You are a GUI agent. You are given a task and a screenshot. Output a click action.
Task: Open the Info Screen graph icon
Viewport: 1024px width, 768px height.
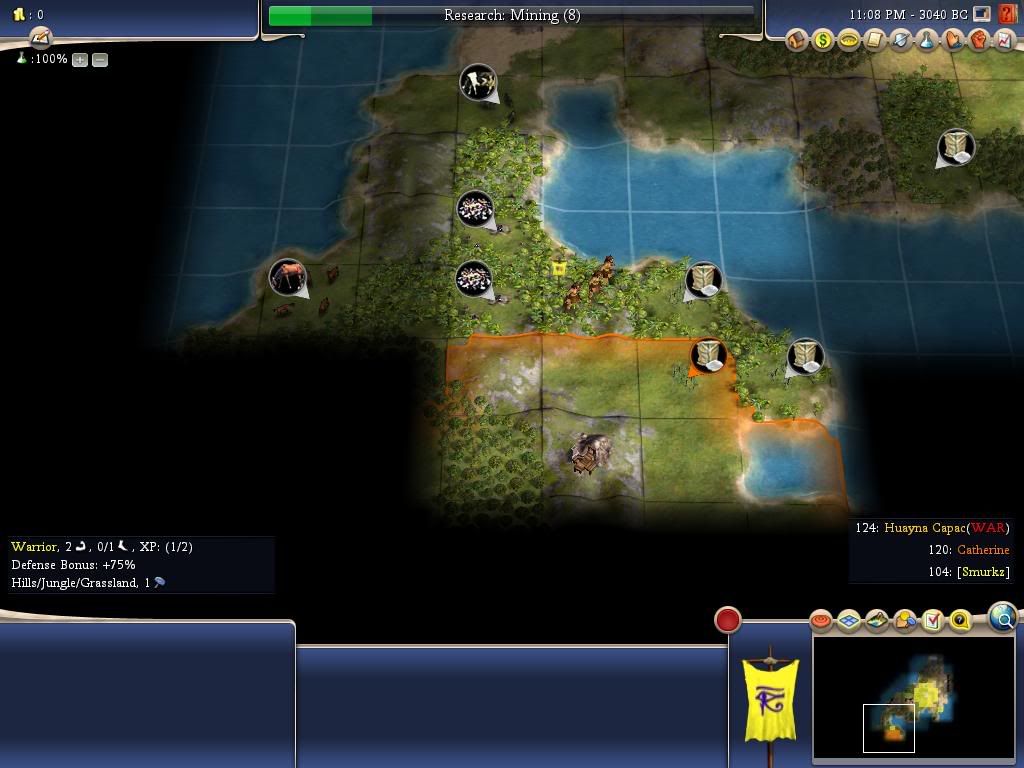click(x=1004, y=40)
